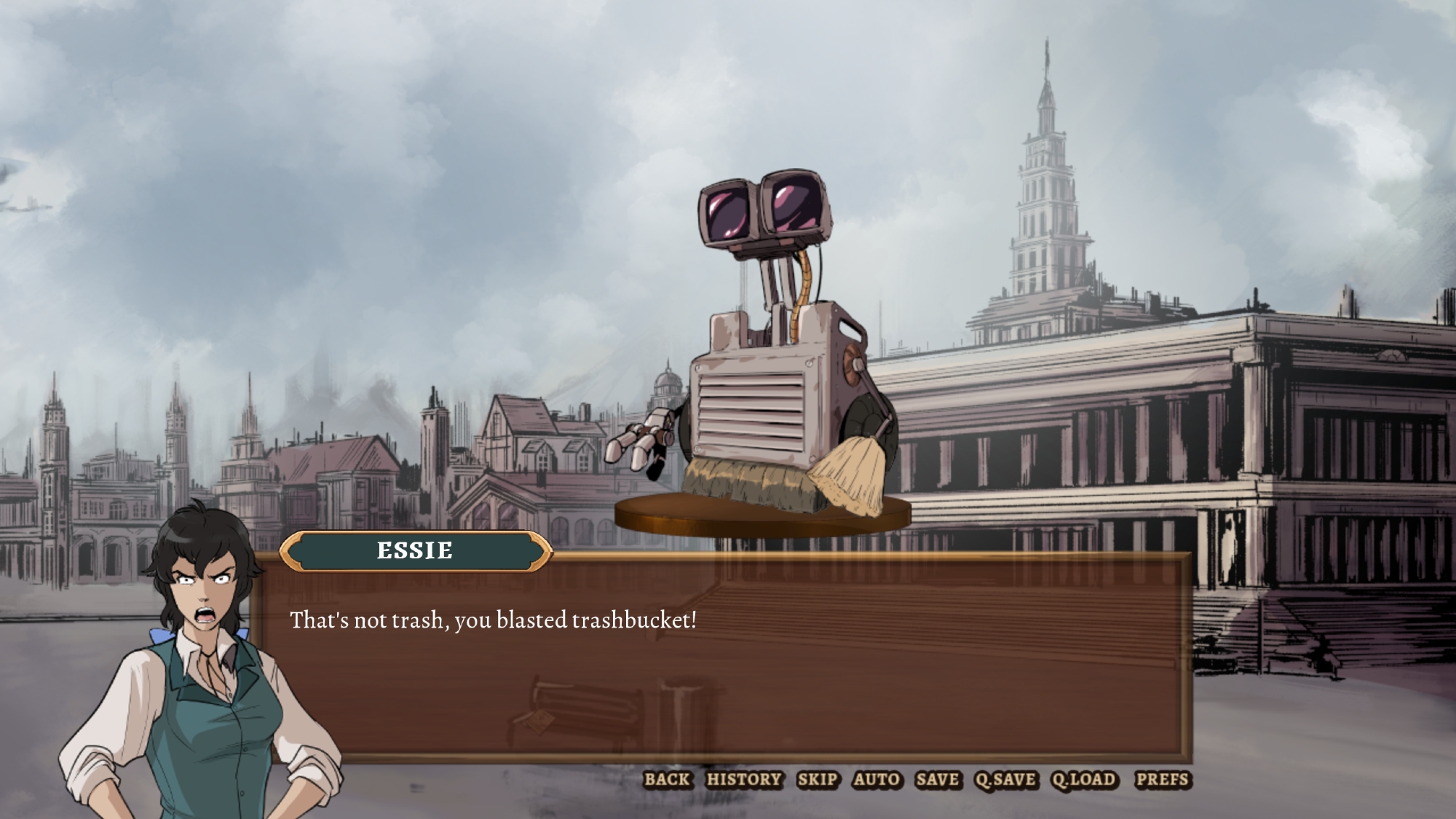
Task: Toggle Skip mode for dialogue
Action: pyautogui.click(x=818, y=780)
